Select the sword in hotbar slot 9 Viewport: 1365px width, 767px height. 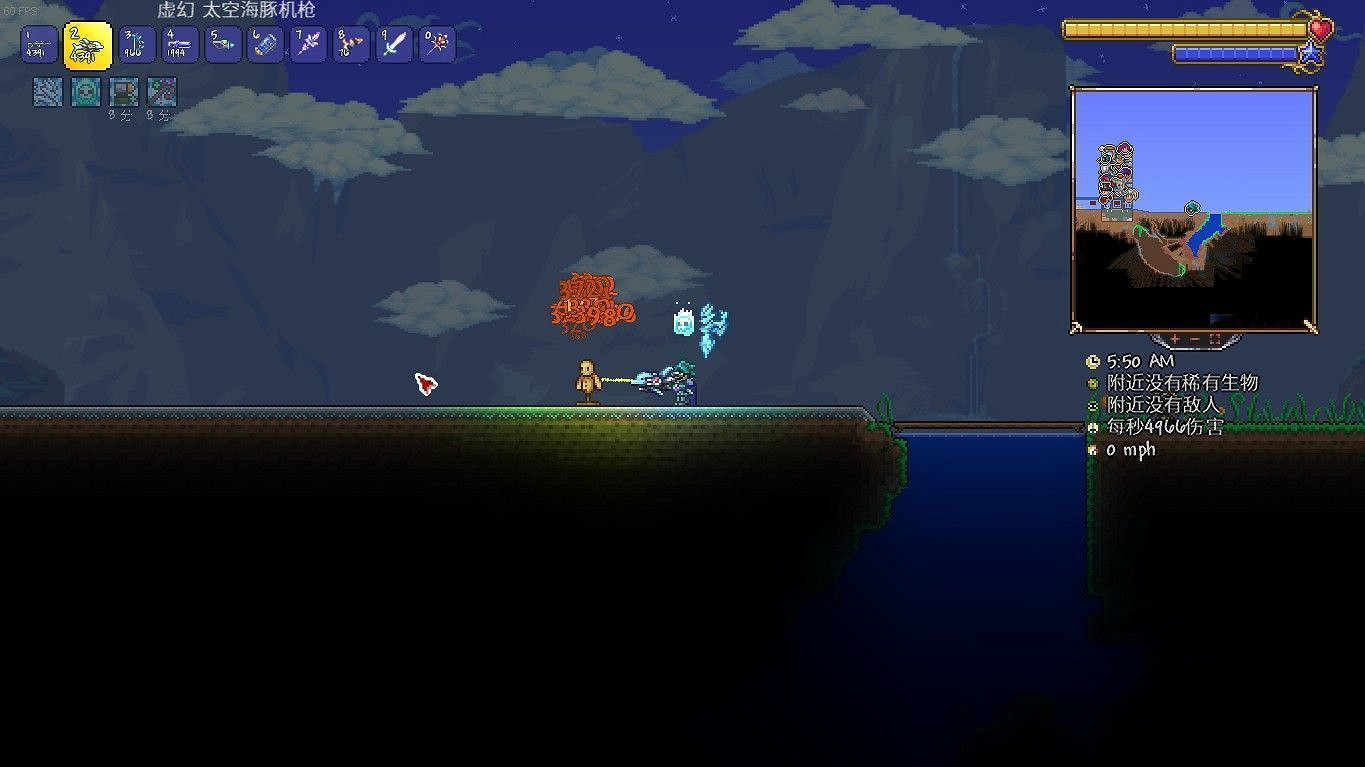pos(394,45)
